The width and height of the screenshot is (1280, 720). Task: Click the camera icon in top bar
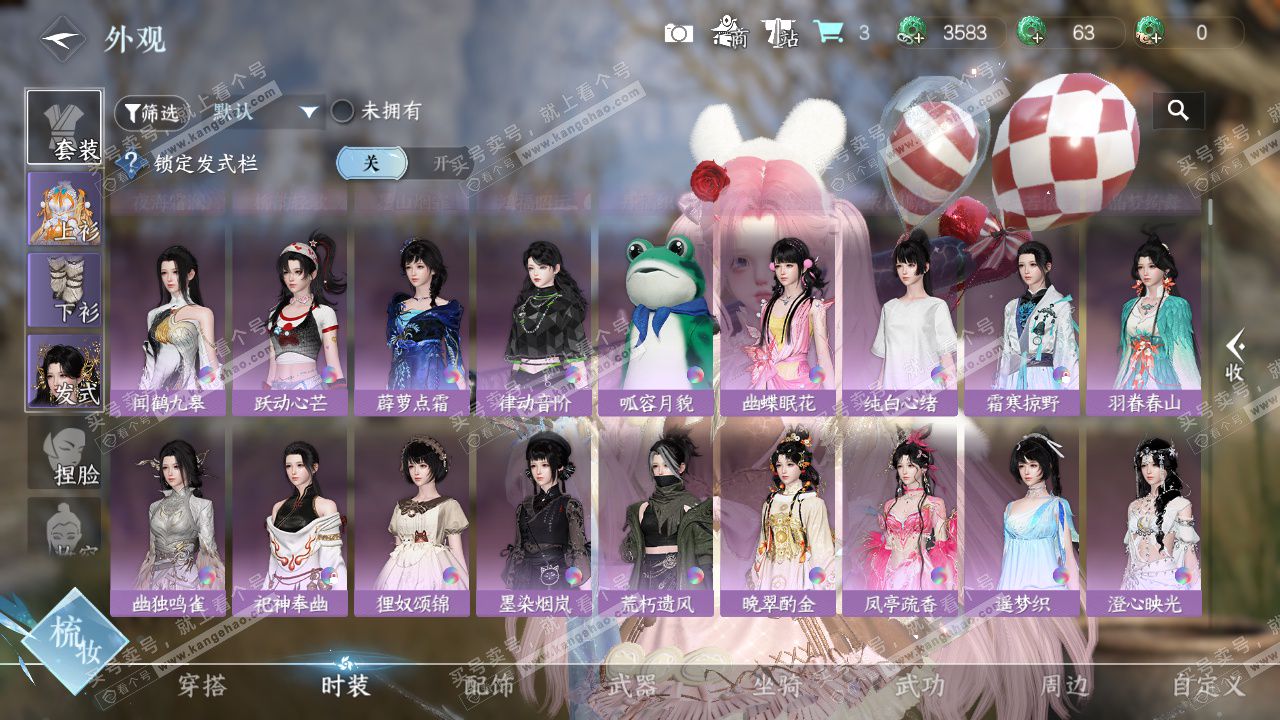(678, 33)
